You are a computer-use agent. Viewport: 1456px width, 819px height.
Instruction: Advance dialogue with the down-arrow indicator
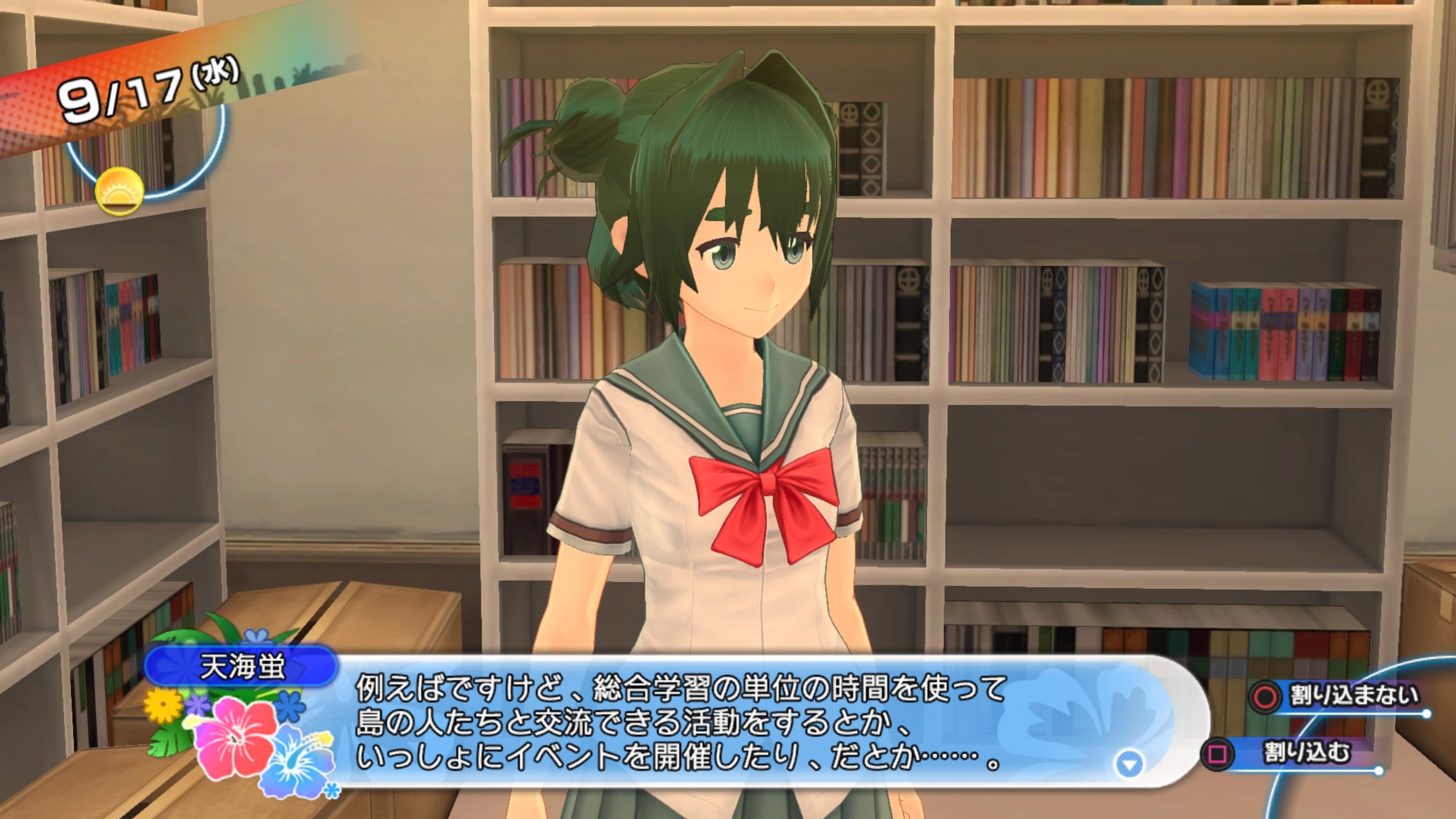click(1129, 764)
